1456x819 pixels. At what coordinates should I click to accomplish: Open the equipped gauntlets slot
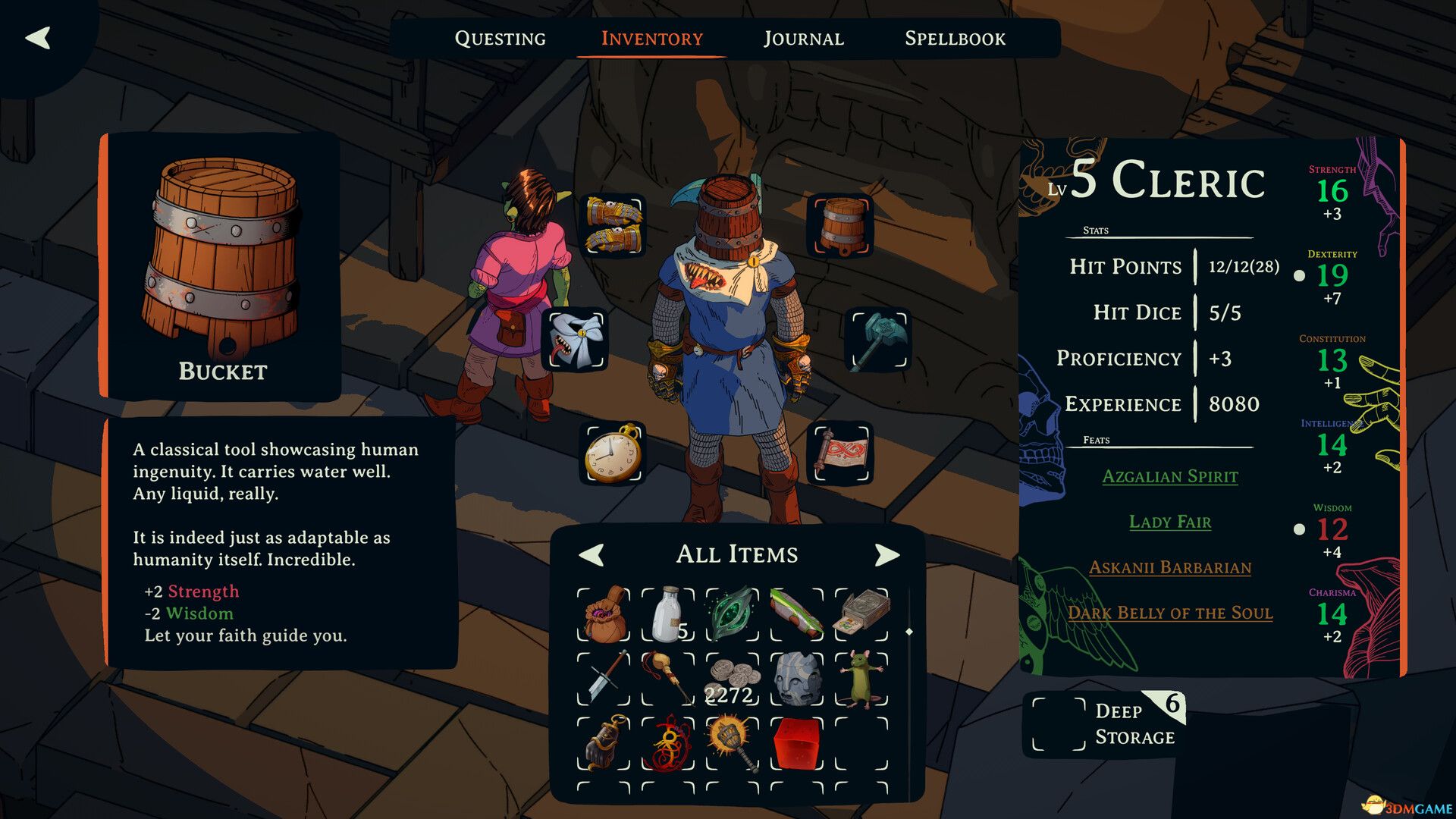(611, 223)
